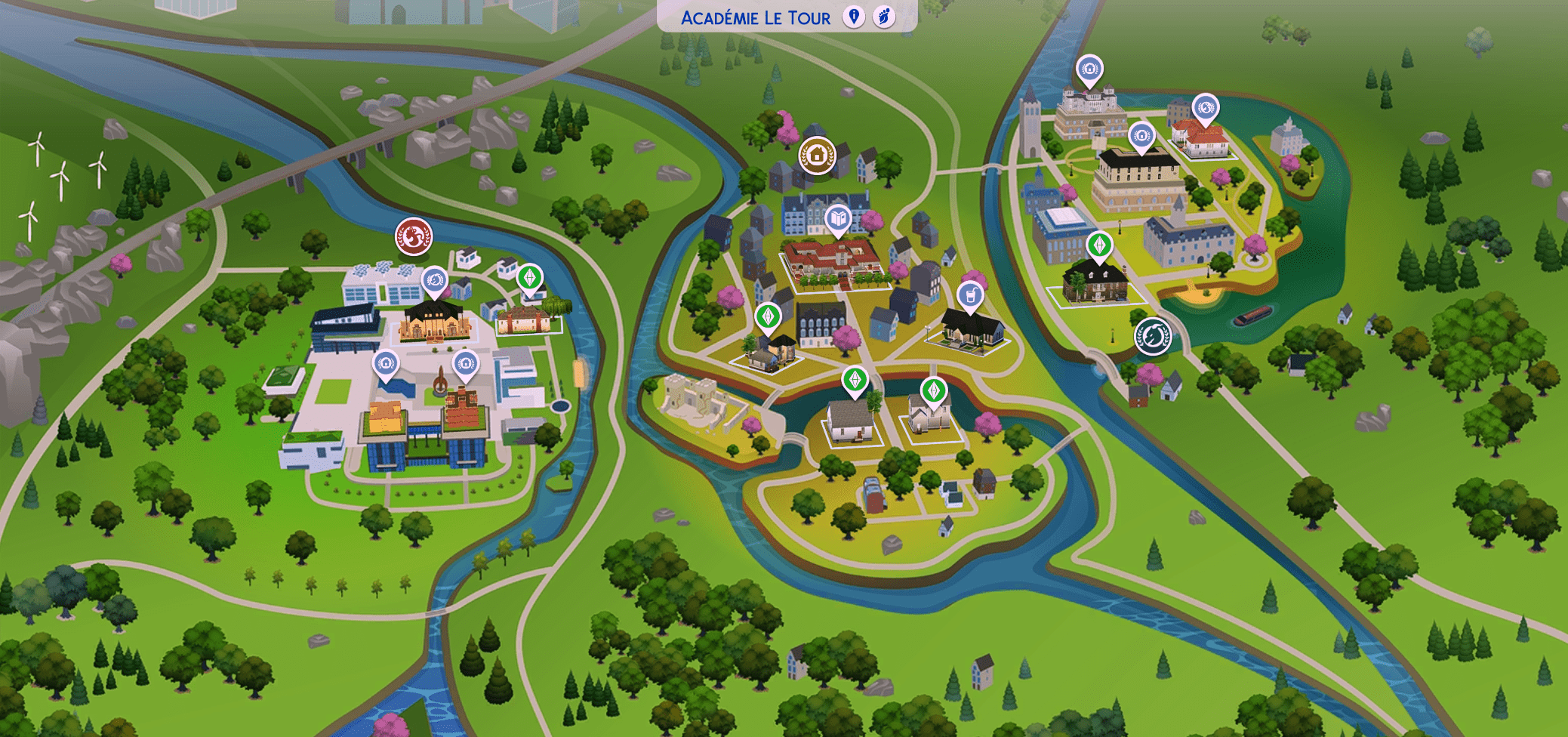This screenshot has width=1568, height=737.
Task: Select the red dragon crest map marker
Action: [414, 236]
